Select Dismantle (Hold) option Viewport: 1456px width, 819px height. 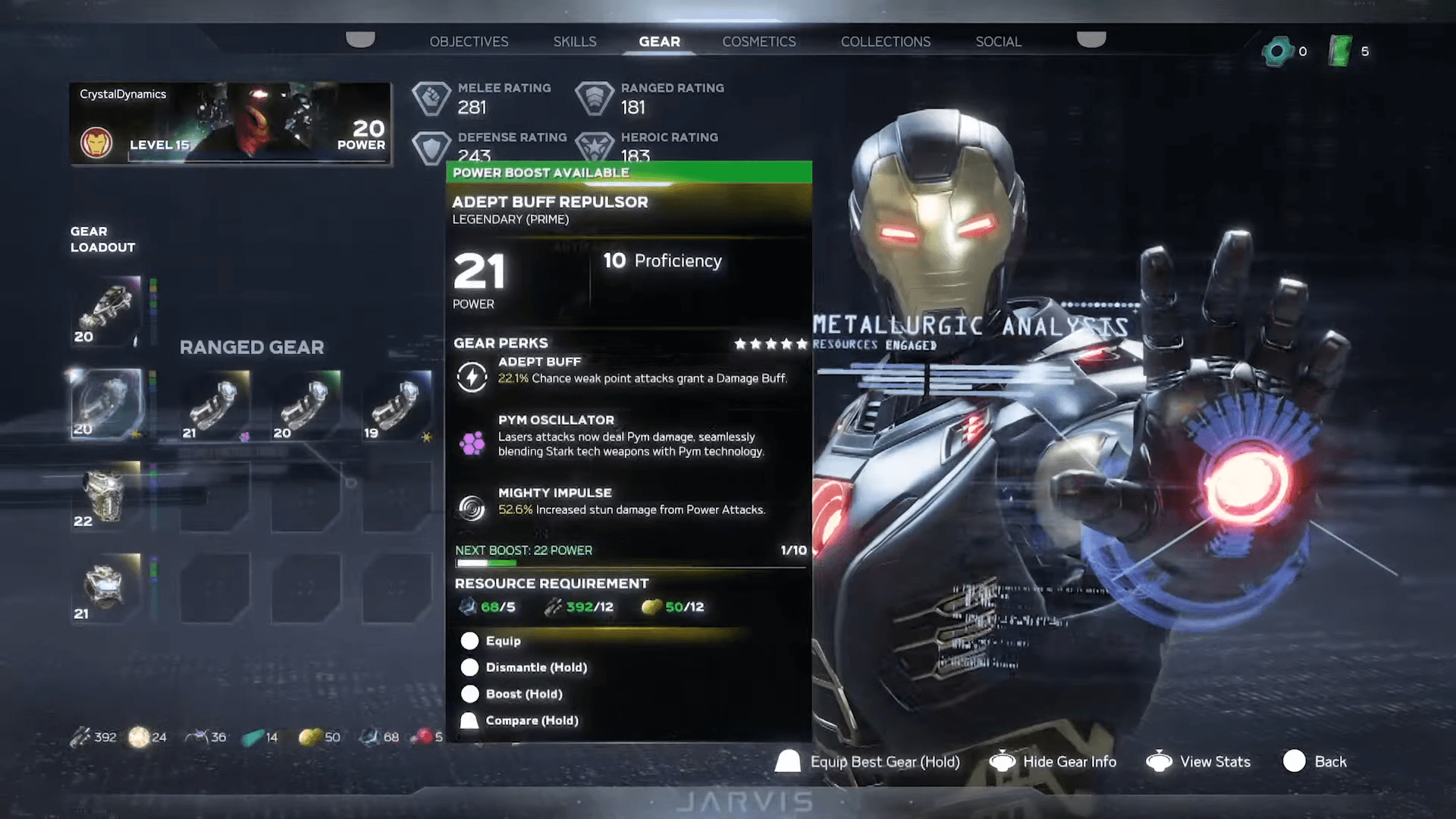click(x=535, y=667)
